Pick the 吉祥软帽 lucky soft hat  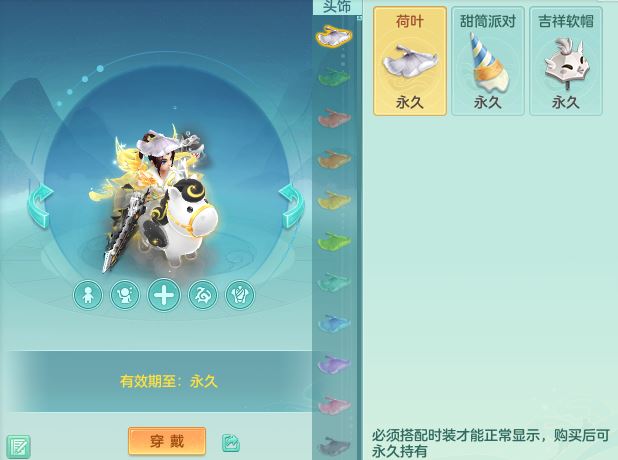(x=565, y=60)
